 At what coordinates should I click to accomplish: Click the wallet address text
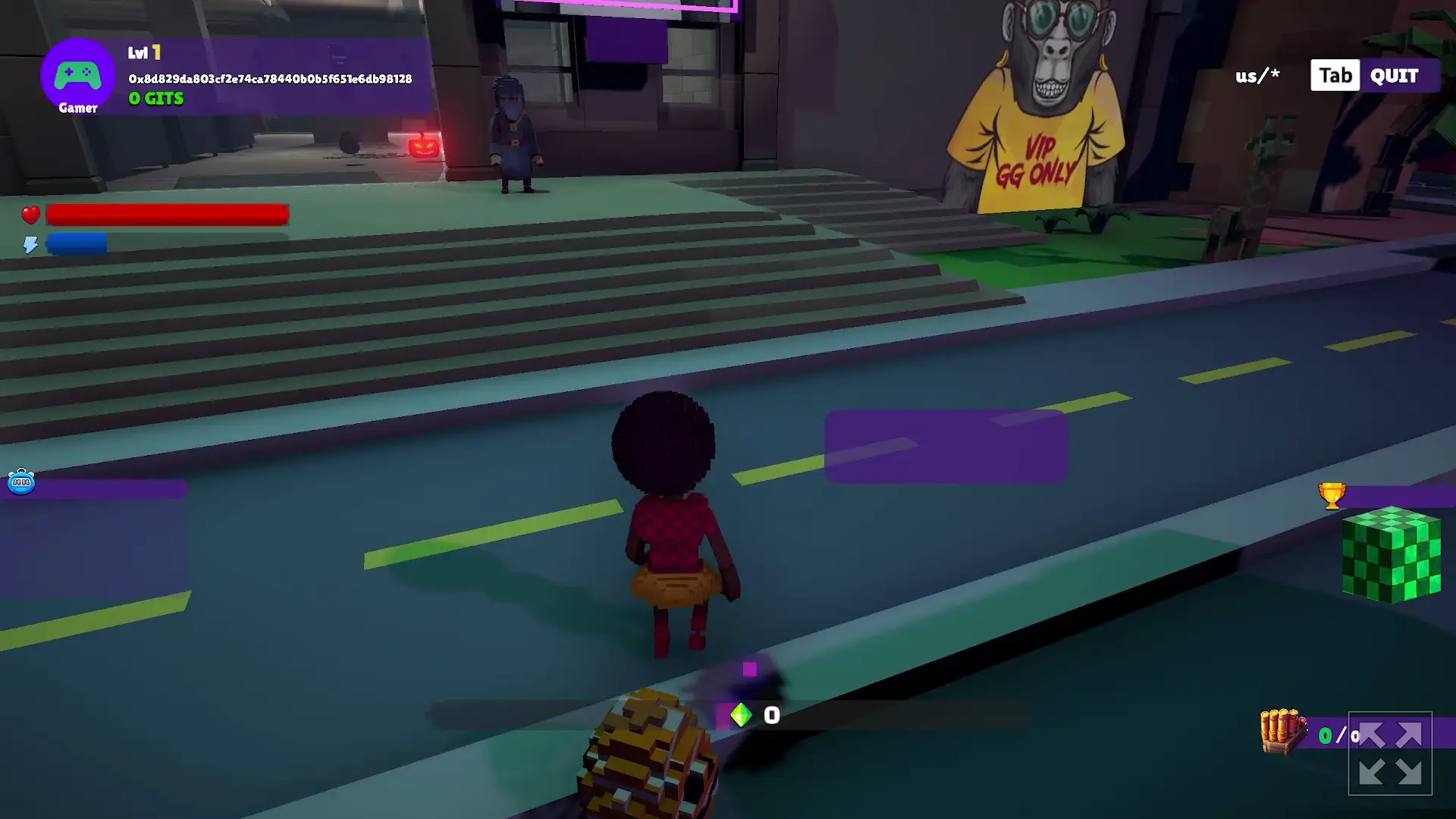click(x=269, y=77)
